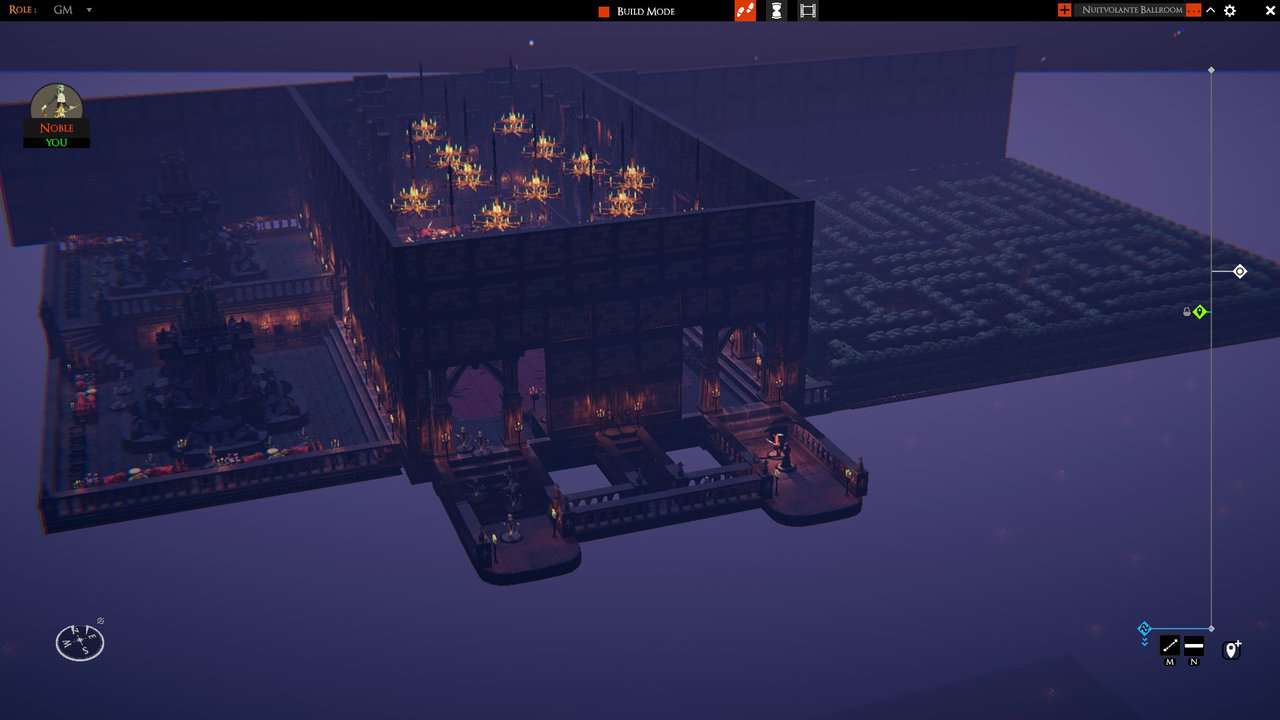Select the N line tool
Image resolution: width=1280 pixels, height=720 pixels.
pos(1193,645)
